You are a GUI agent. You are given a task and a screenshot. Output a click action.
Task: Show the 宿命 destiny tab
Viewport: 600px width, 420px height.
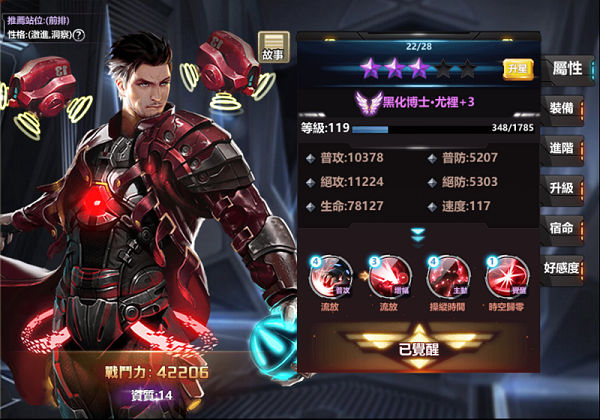click(x=562, y=228)
